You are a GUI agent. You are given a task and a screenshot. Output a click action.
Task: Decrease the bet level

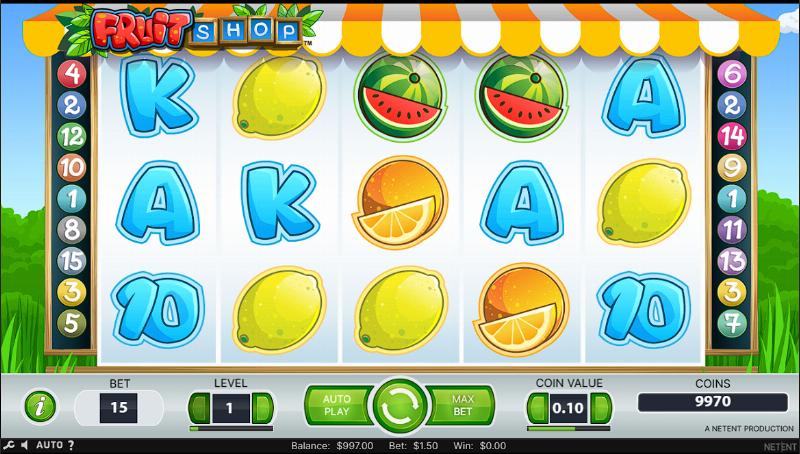pos(198,408)
